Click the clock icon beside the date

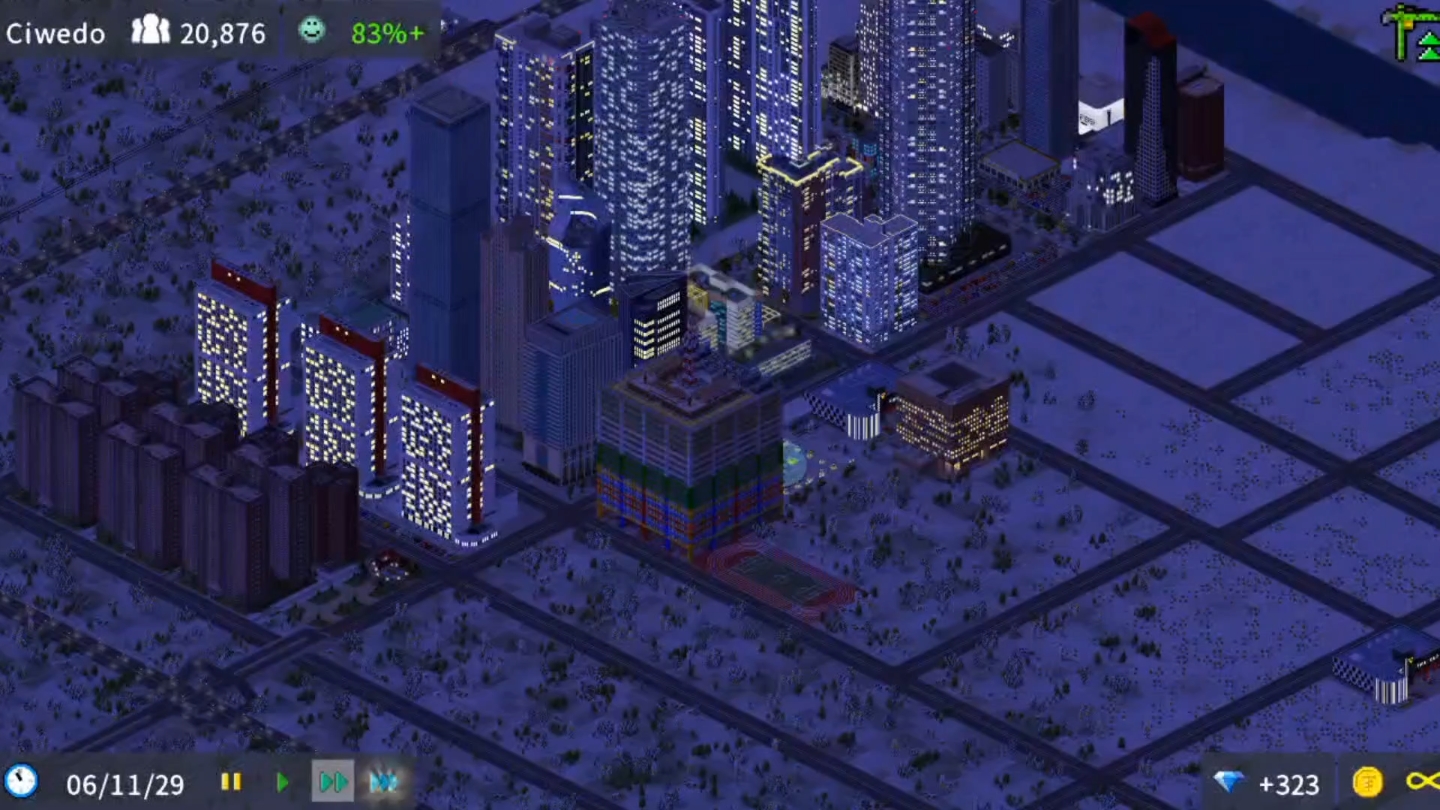click(21, 781)
